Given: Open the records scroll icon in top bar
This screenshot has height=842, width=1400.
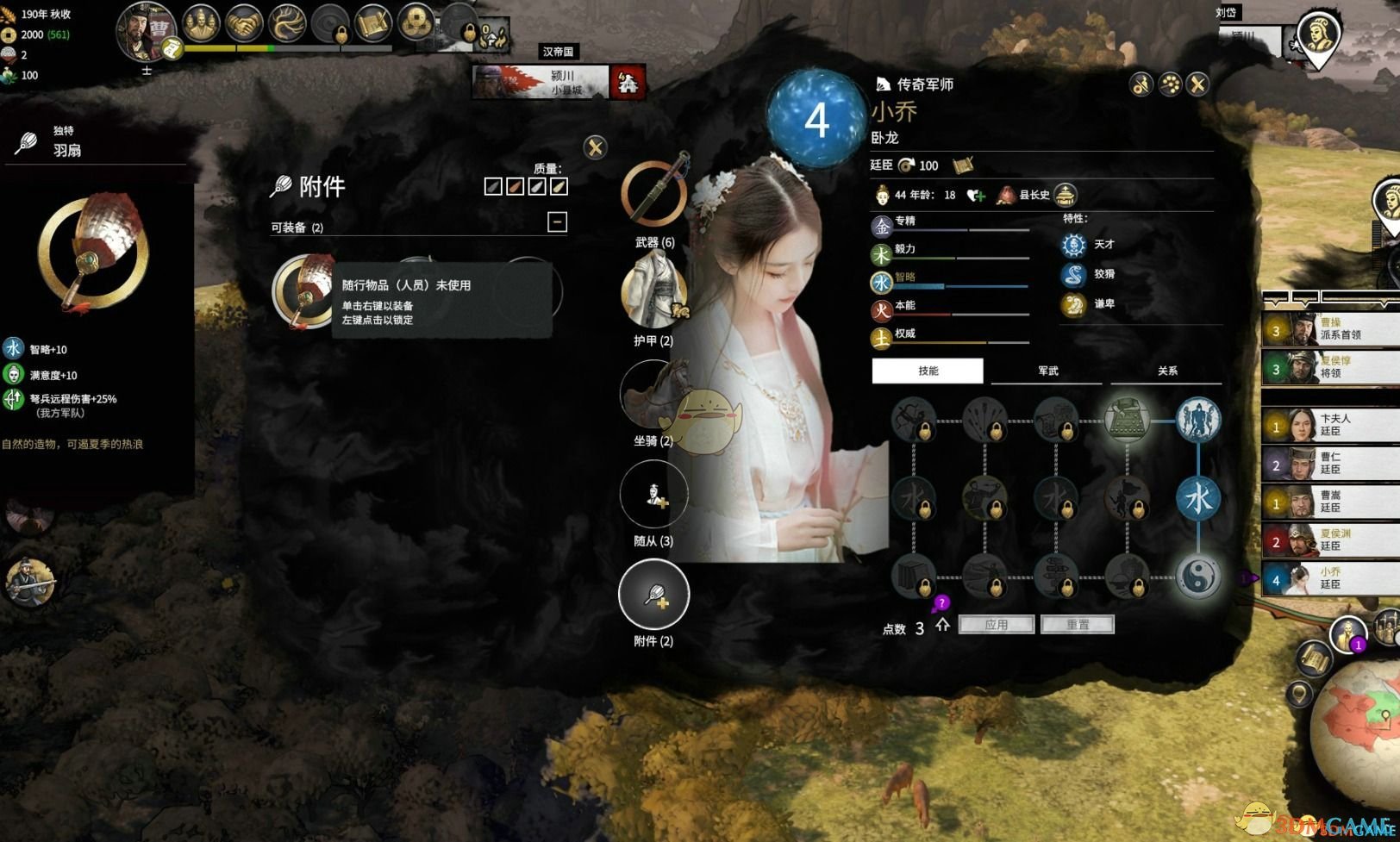Looking at the screenshot, I should point(372,22).
